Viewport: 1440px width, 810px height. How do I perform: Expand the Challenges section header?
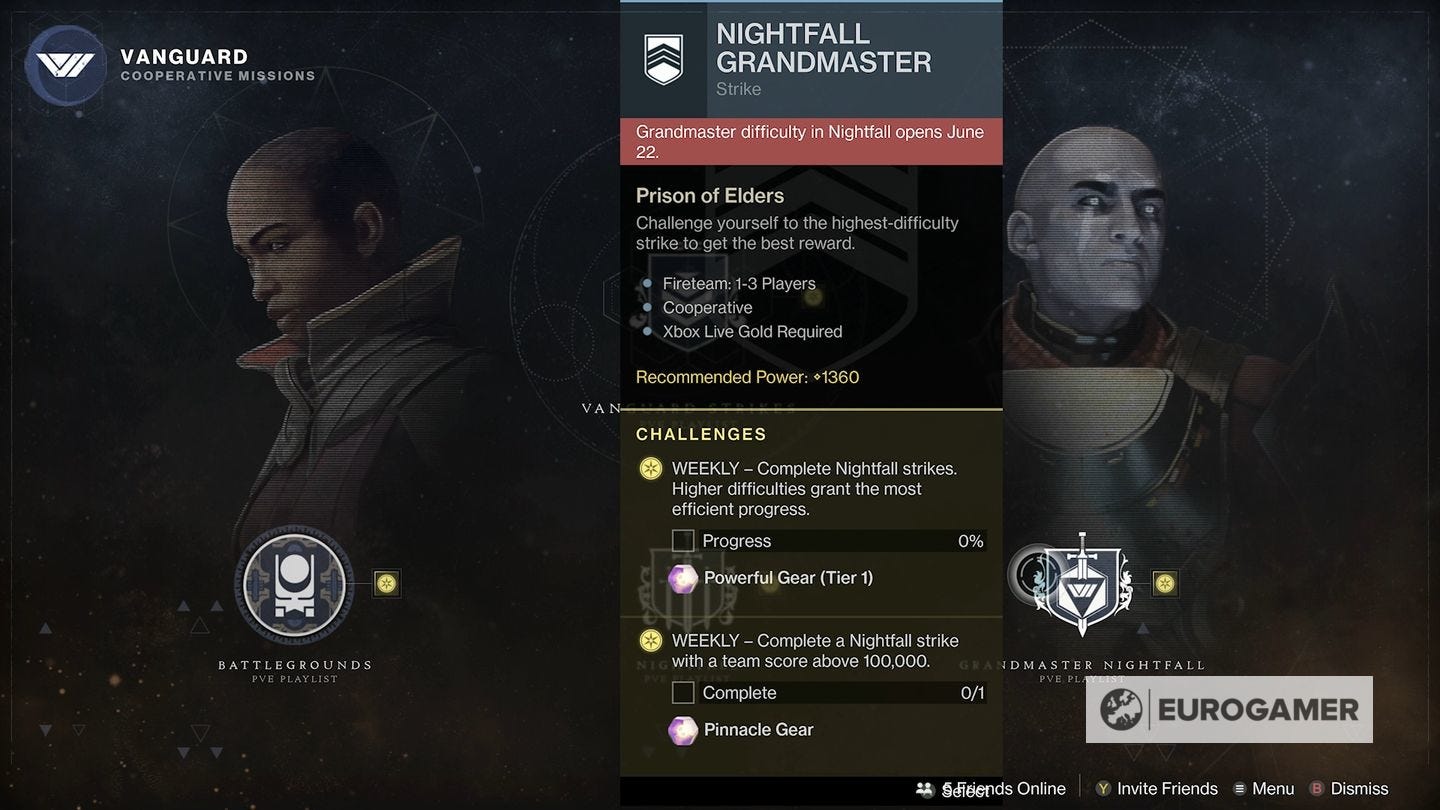click(x=701, y=434)
